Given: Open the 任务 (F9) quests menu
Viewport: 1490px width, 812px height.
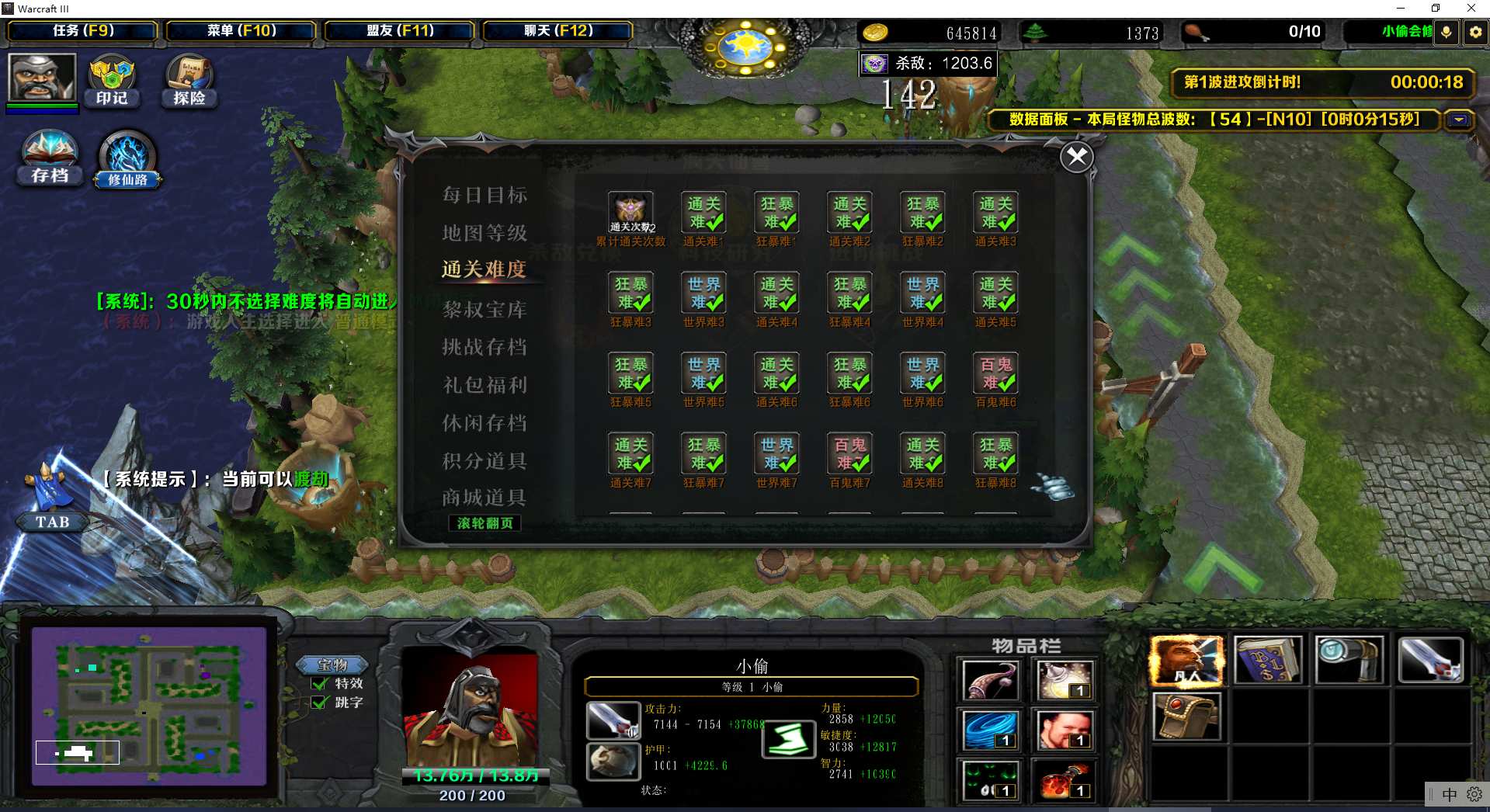Looking at the screenshot, I should coord(83,31).
